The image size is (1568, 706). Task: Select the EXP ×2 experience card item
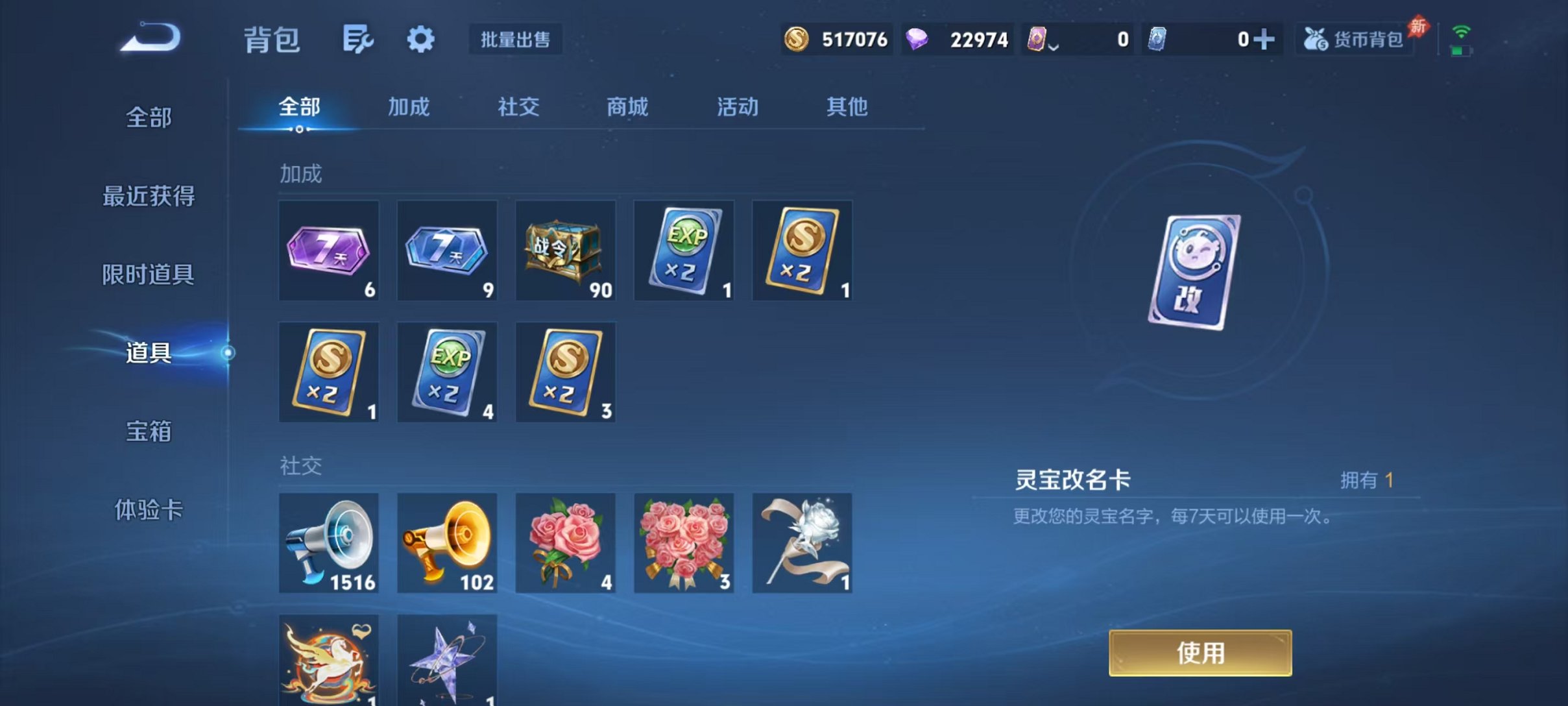click(x=683, y=250)
